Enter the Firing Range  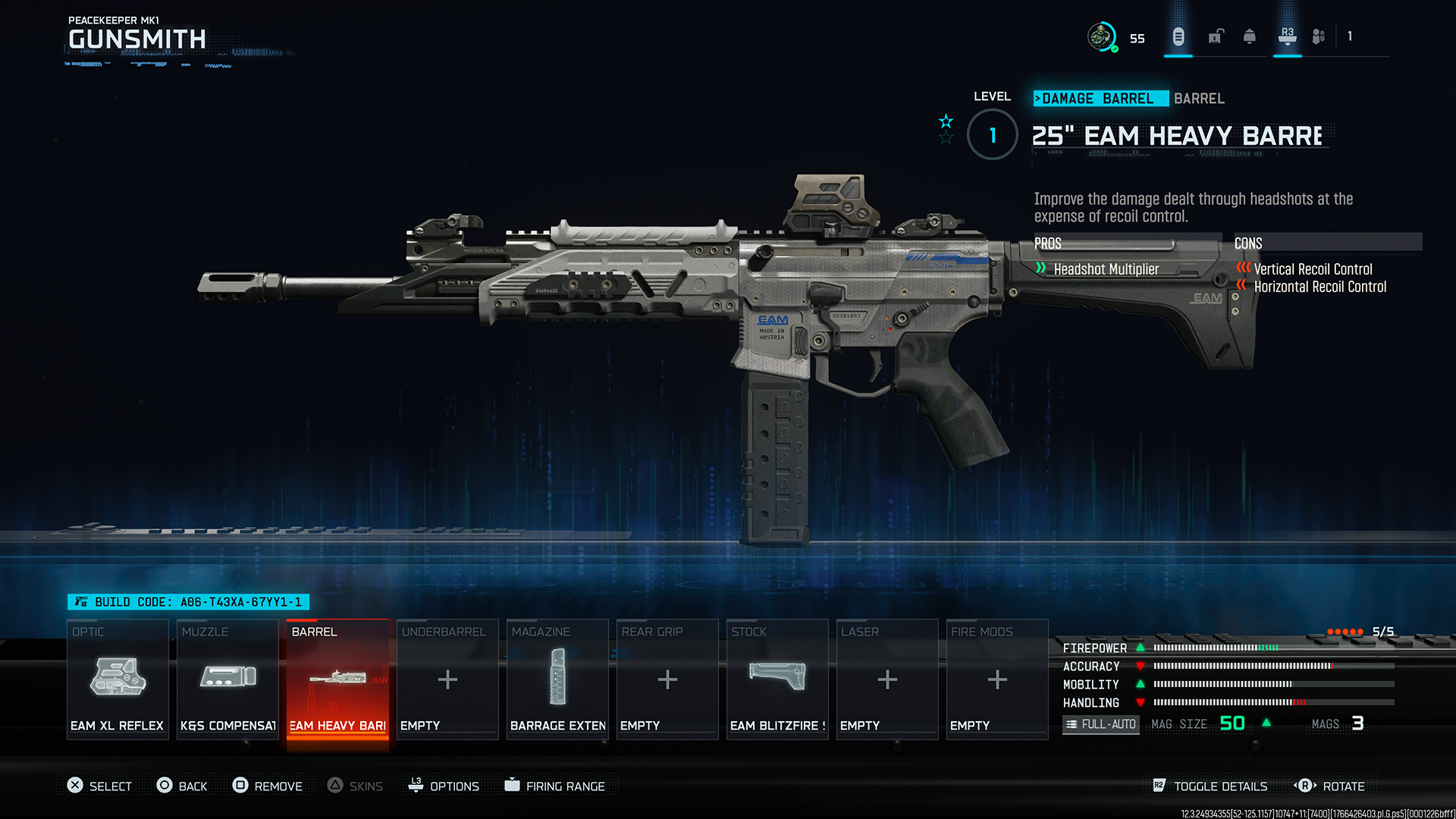[x=555, y=786]
